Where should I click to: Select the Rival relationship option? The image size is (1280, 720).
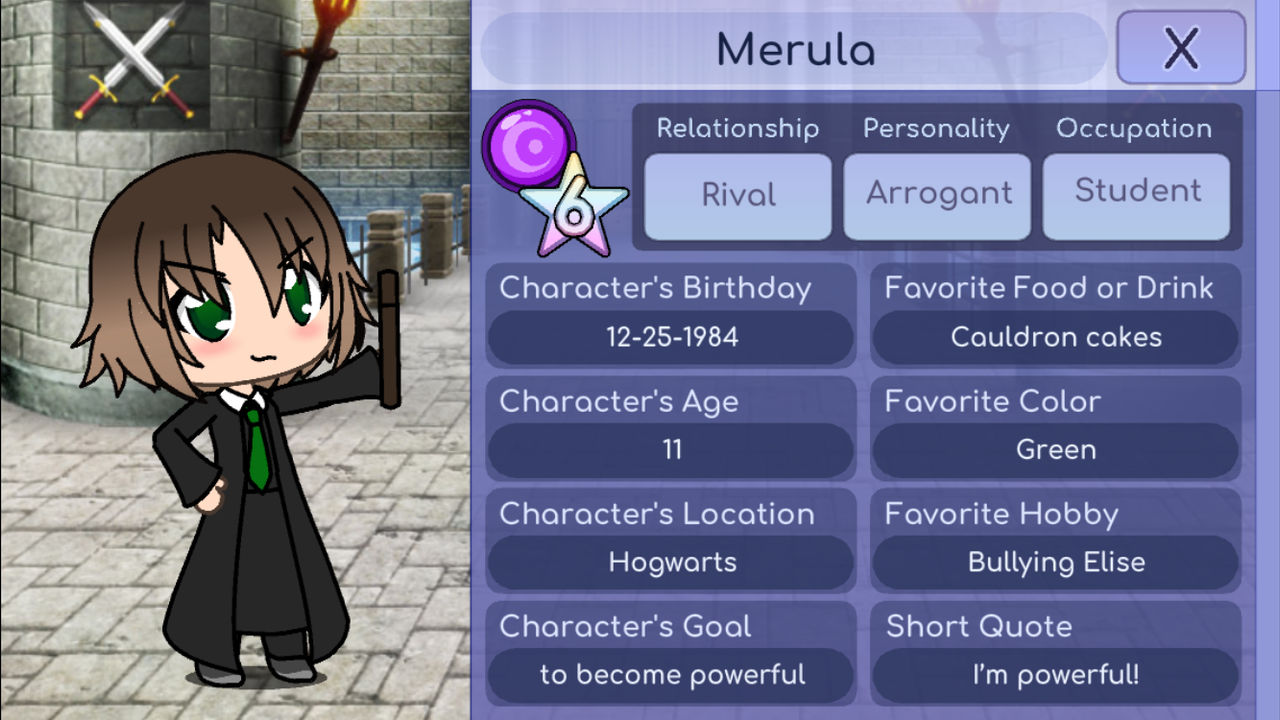[x=737, y=195]
